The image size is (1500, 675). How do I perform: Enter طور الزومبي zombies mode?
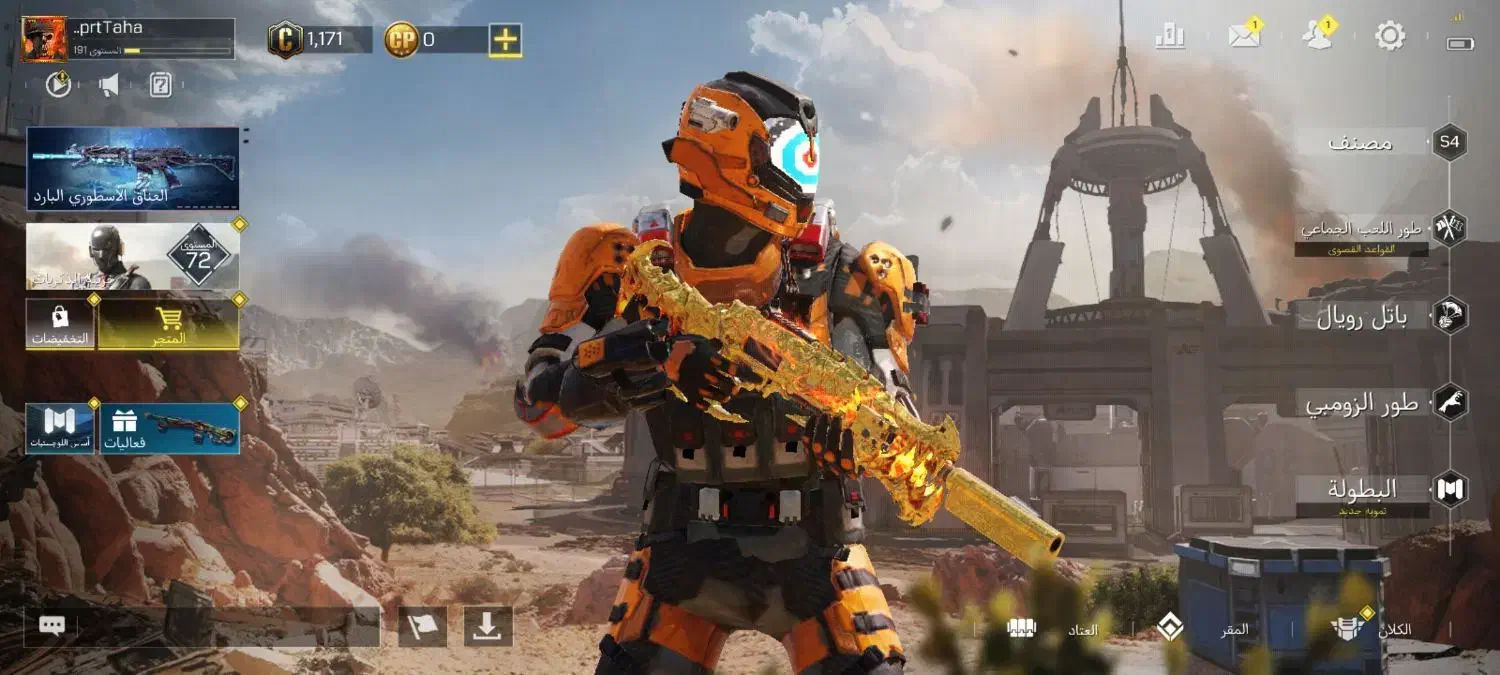tap(1362, 403)
